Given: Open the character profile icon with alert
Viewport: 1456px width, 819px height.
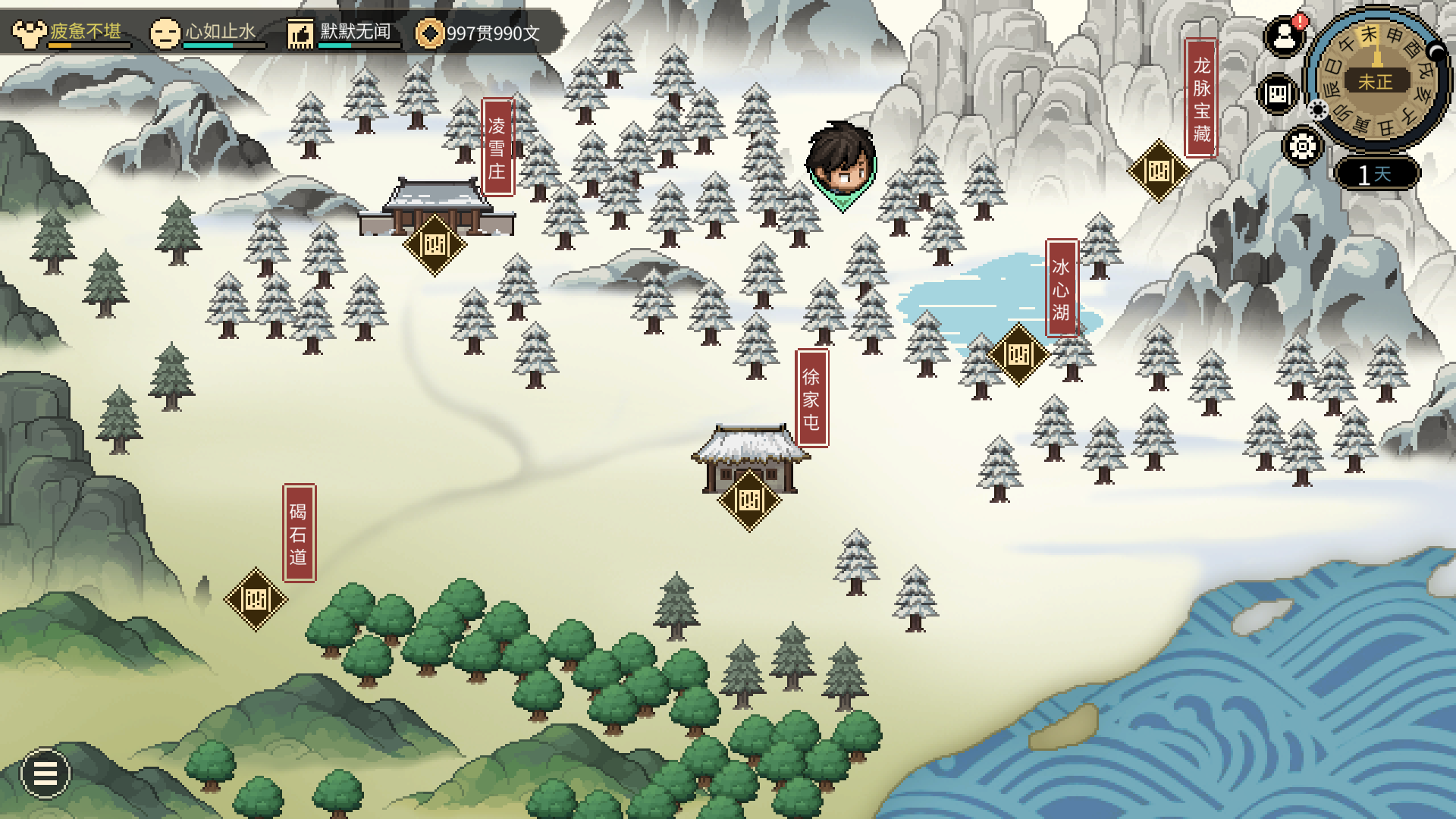Looking at the screenshot, I should pos(1284,36).
